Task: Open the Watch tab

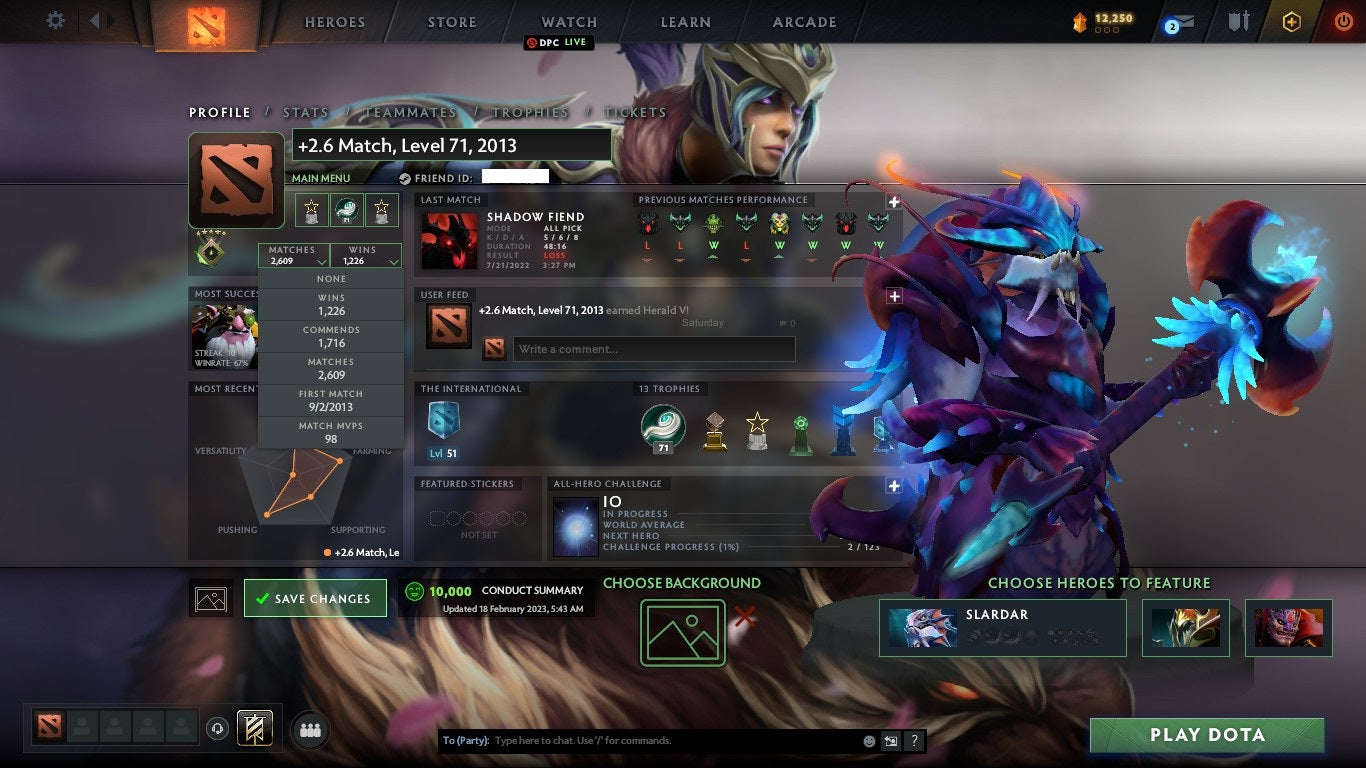Action: 569,22
